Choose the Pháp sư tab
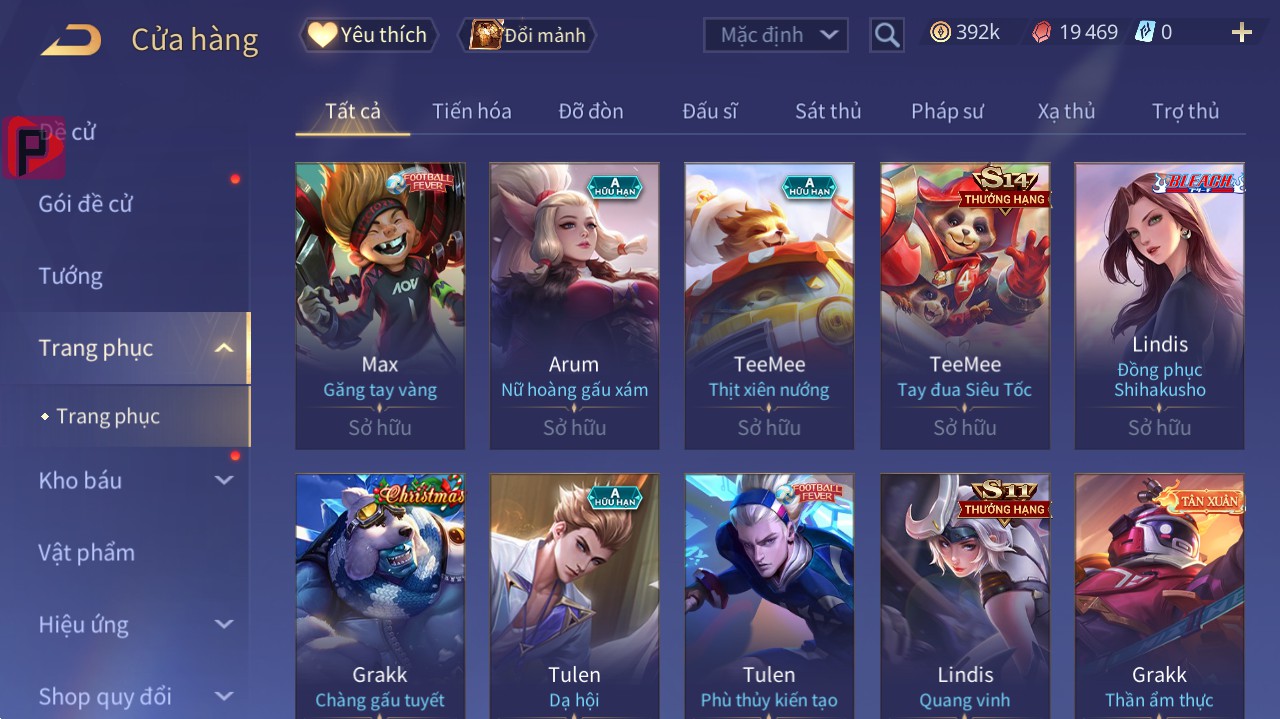1280x719 pixels. [x=947, y=111]
